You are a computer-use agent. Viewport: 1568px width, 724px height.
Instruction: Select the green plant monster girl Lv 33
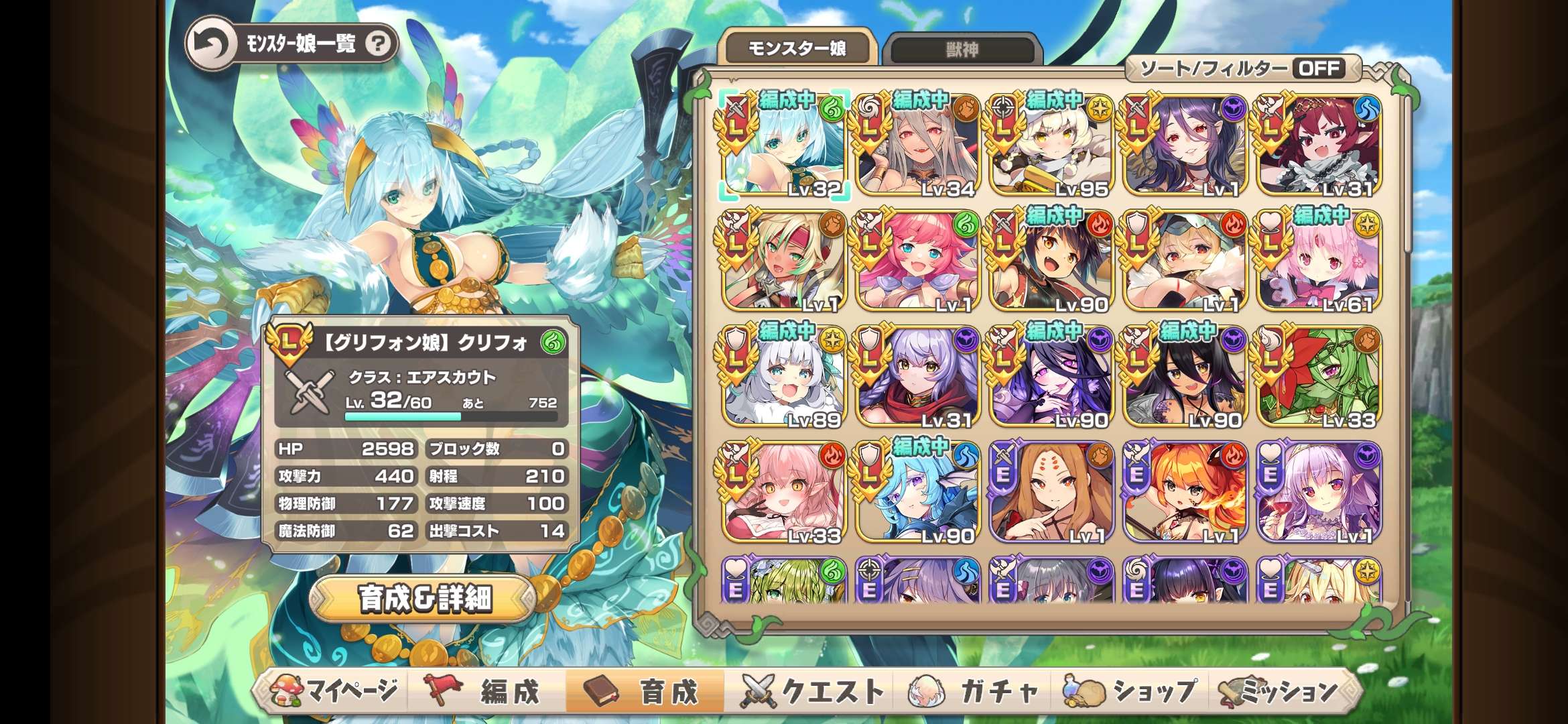[1318, 377]
